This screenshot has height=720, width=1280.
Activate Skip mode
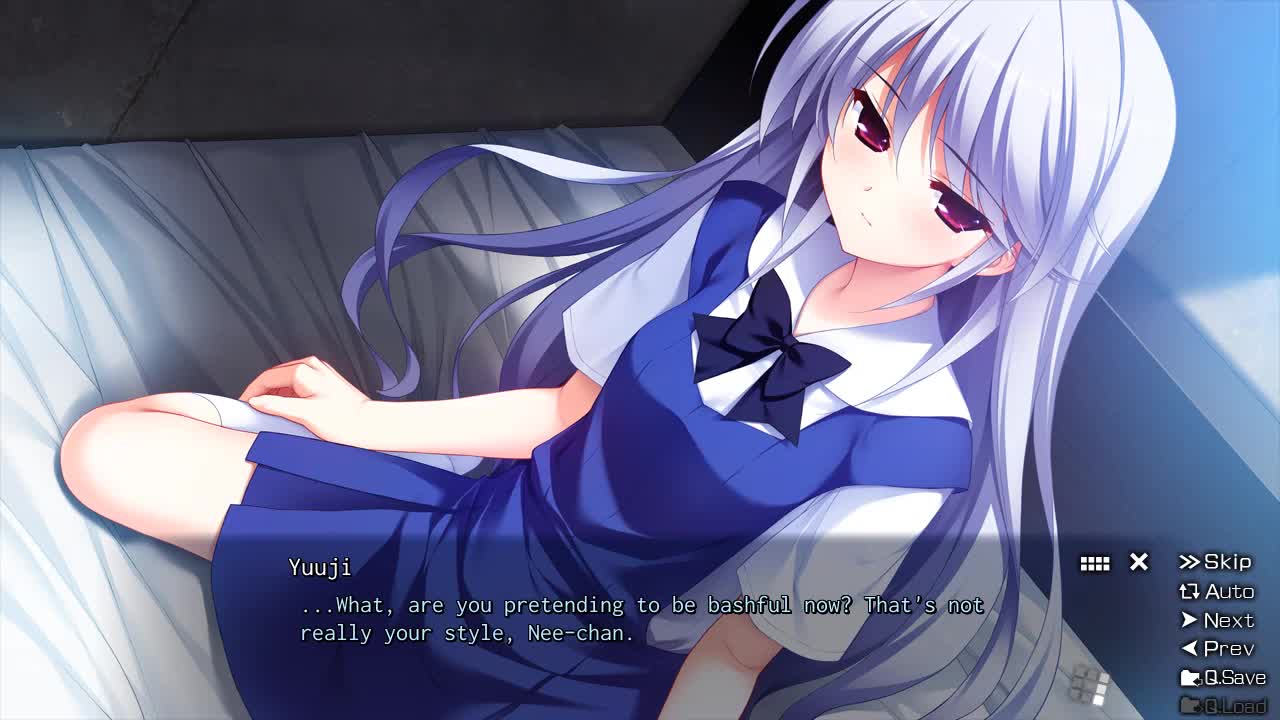[1216, 562]
